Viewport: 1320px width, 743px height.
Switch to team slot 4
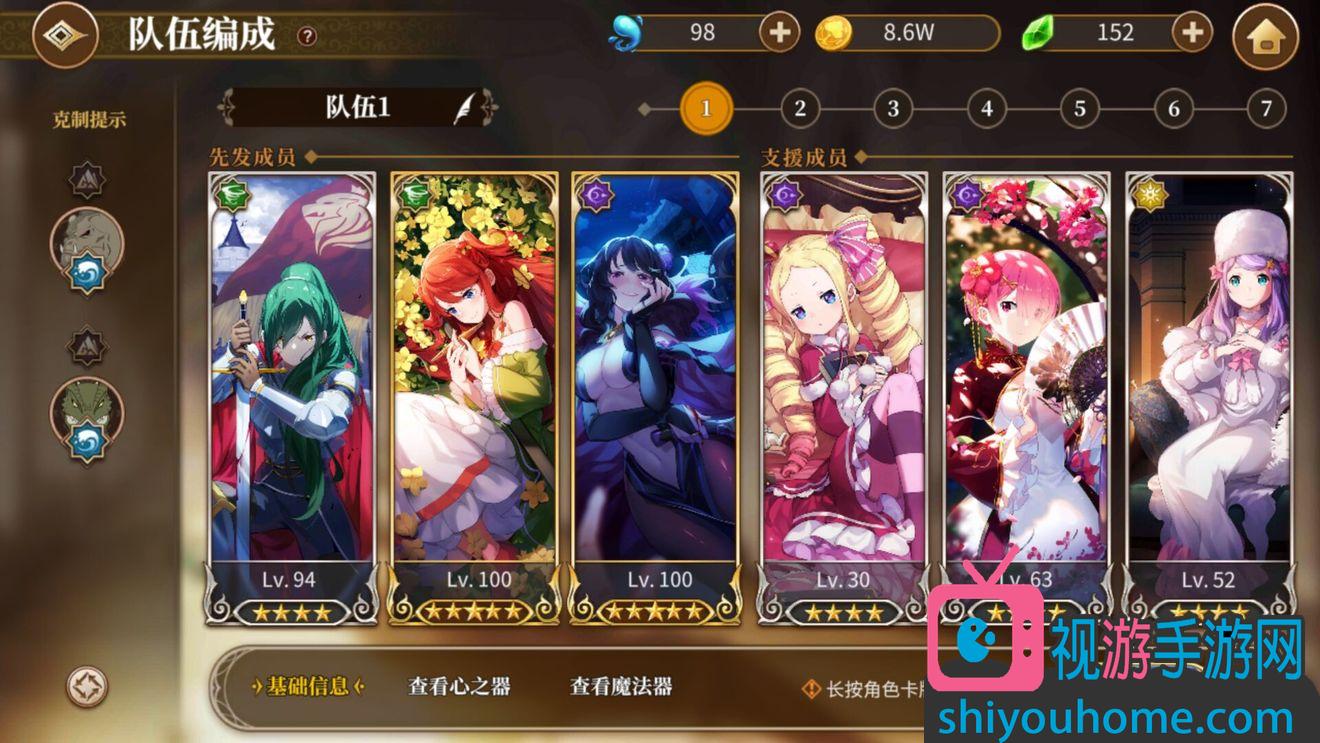(x=986, y=109)
